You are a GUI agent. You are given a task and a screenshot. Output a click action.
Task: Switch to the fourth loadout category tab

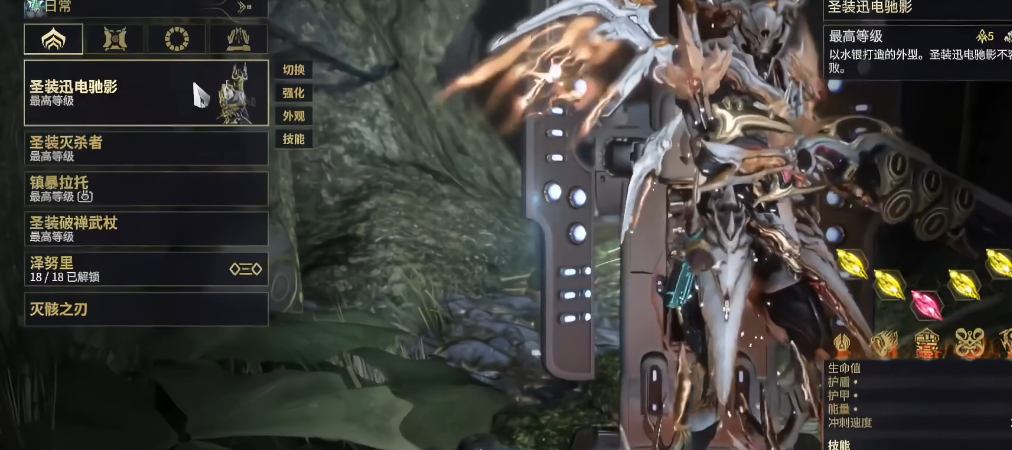click(x=238, y=39)
